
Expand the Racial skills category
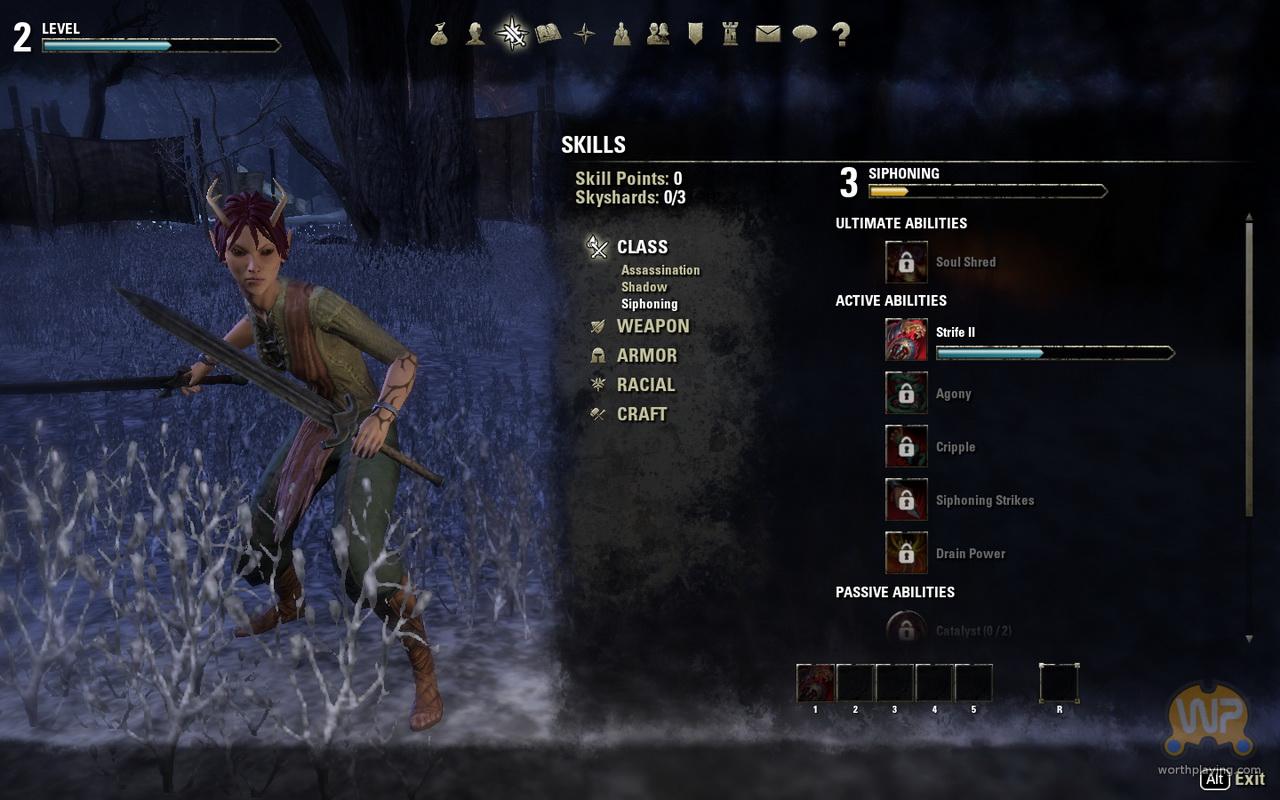tap(645, 384)
